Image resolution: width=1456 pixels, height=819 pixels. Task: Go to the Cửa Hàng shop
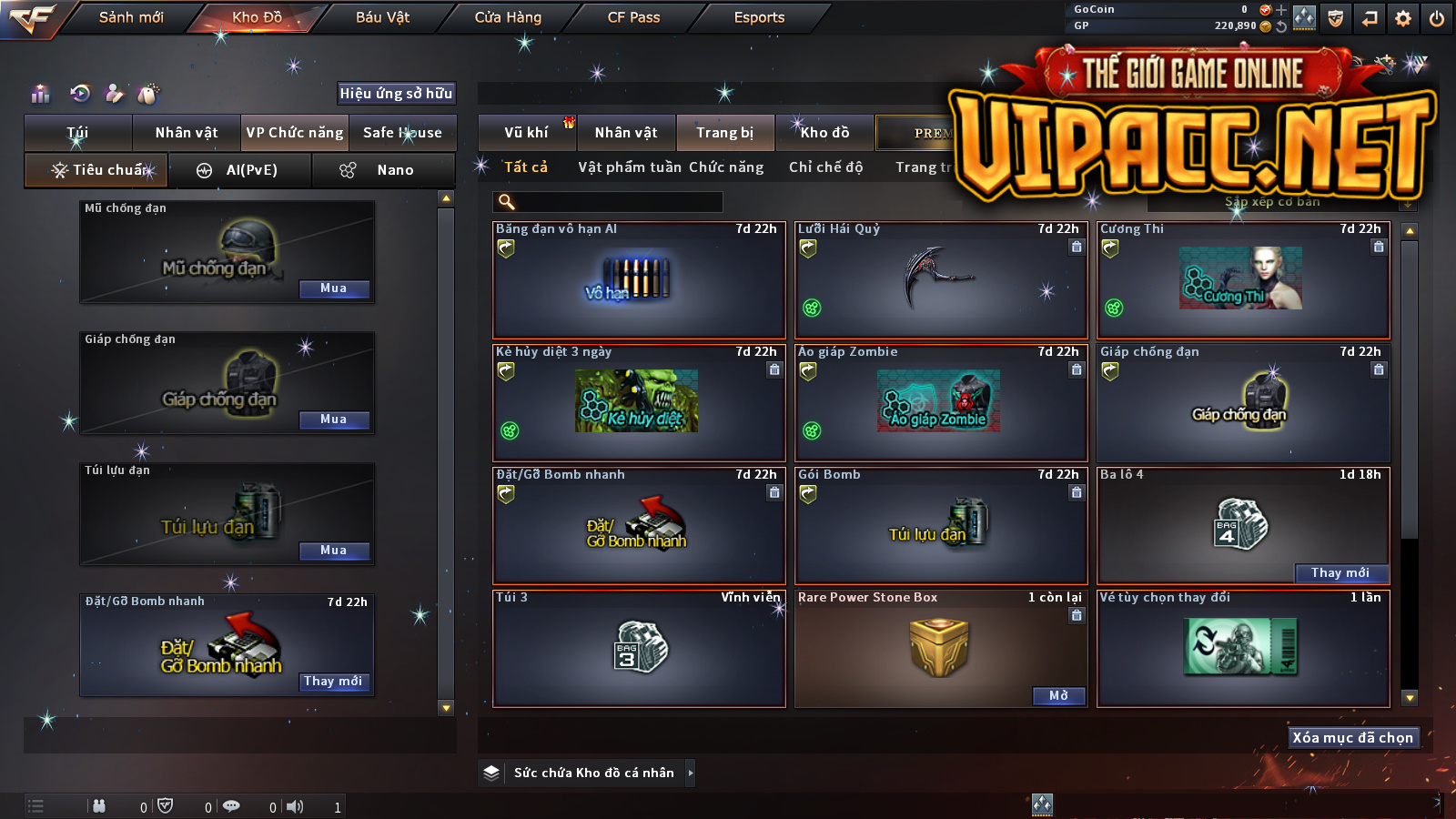coord(508,17)
